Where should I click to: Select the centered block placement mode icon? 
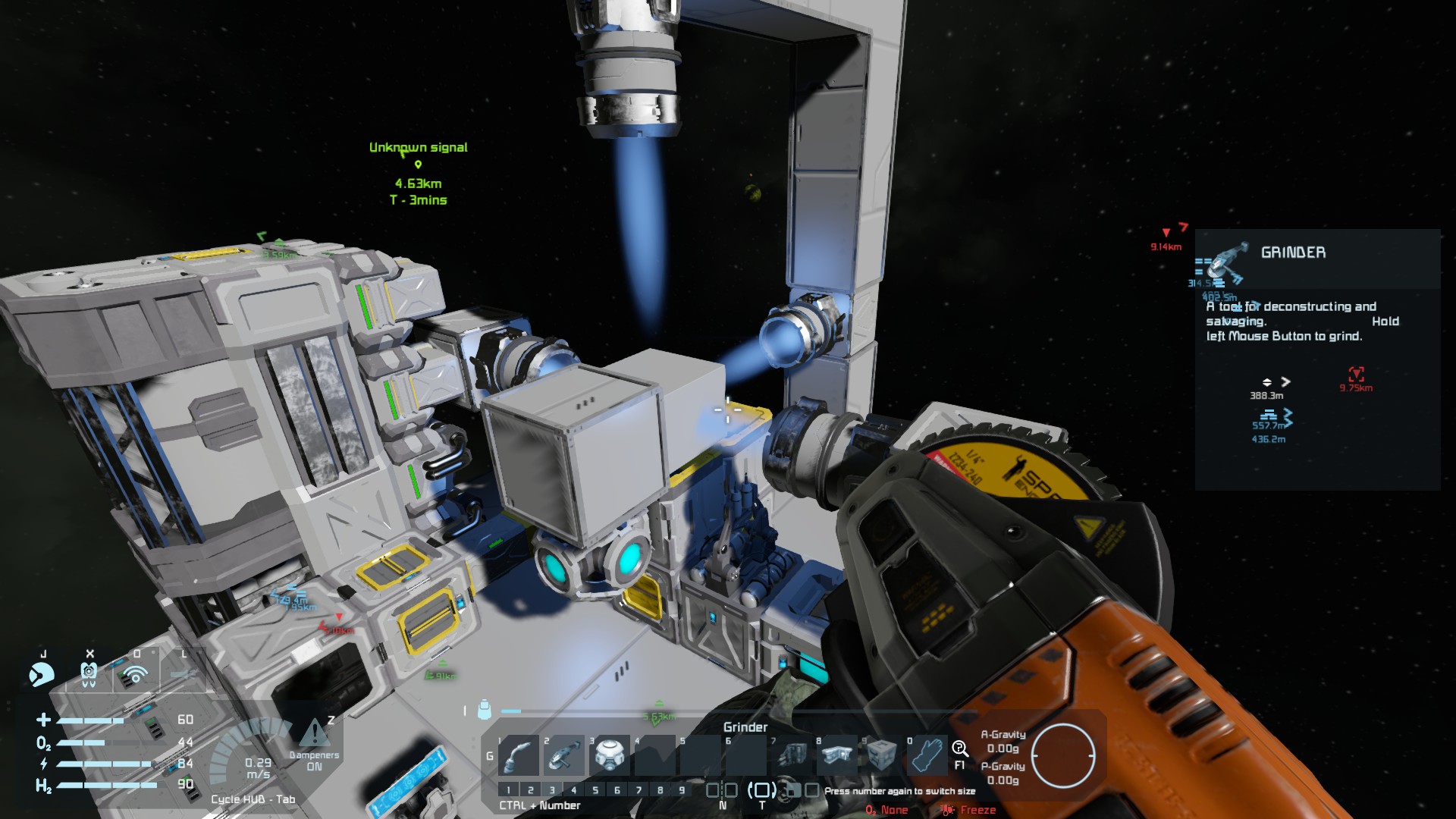[x=761, y=790]
